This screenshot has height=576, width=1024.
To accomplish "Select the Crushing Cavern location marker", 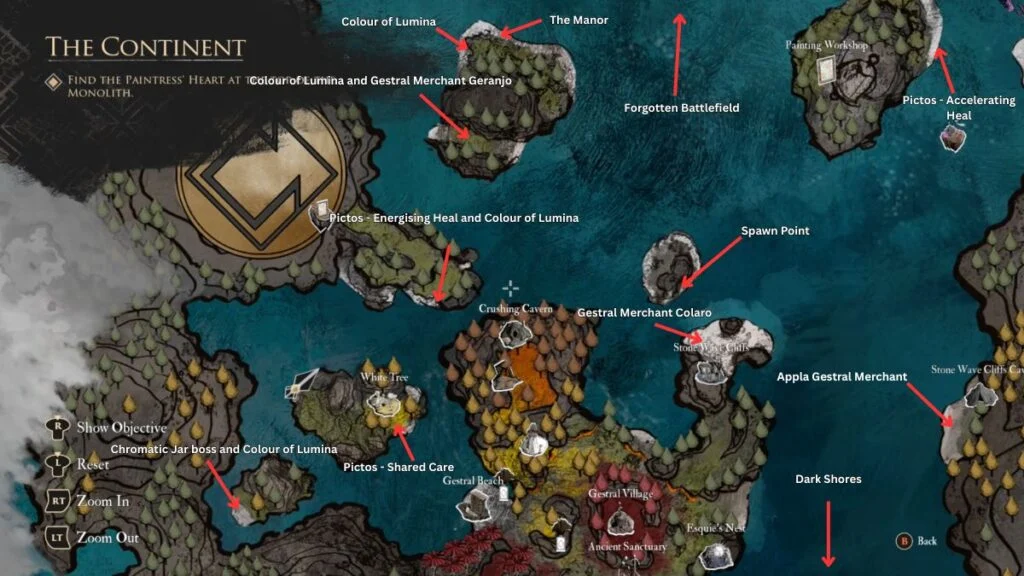I will [514, 332].
